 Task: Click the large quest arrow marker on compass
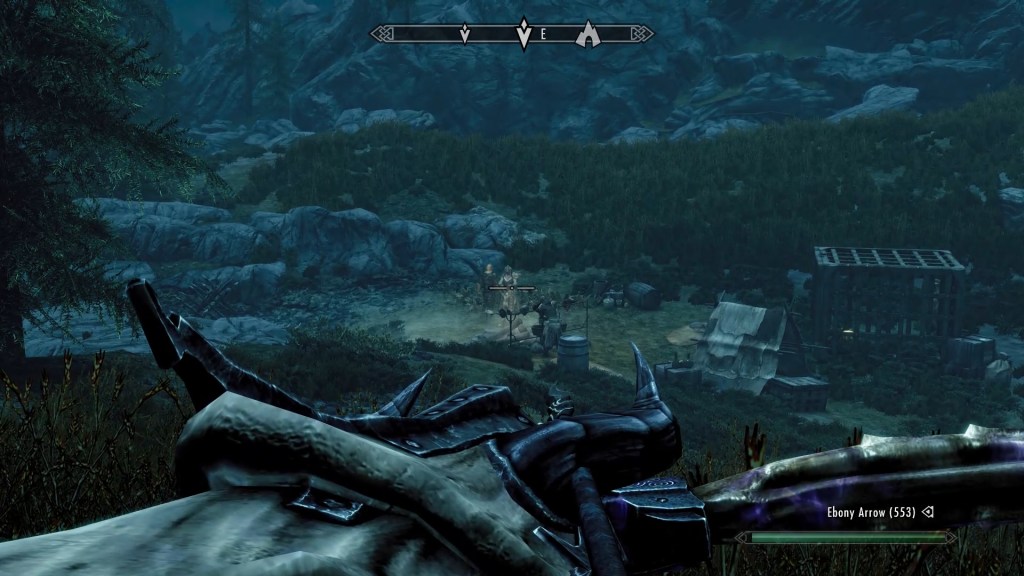coord(522,34)
